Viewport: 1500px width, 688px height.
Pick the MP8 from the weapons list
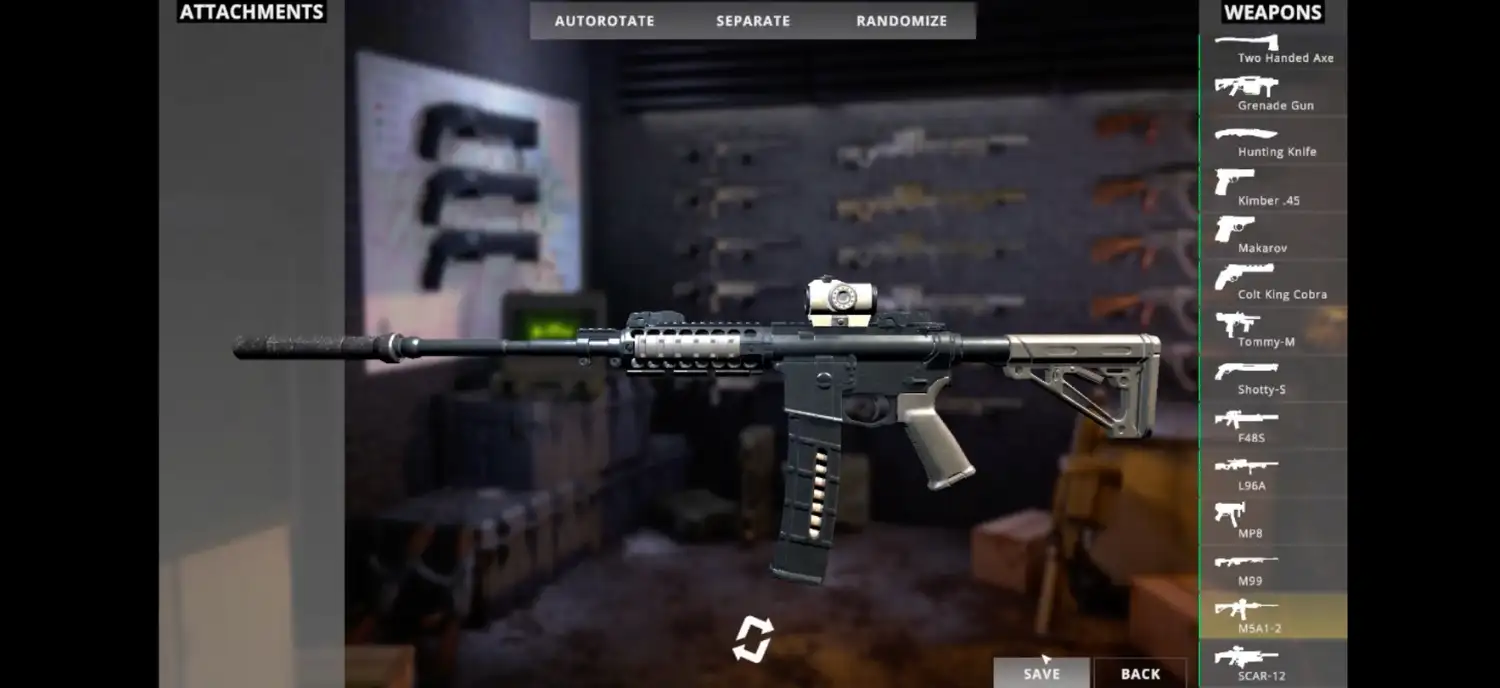point(1273,521)
